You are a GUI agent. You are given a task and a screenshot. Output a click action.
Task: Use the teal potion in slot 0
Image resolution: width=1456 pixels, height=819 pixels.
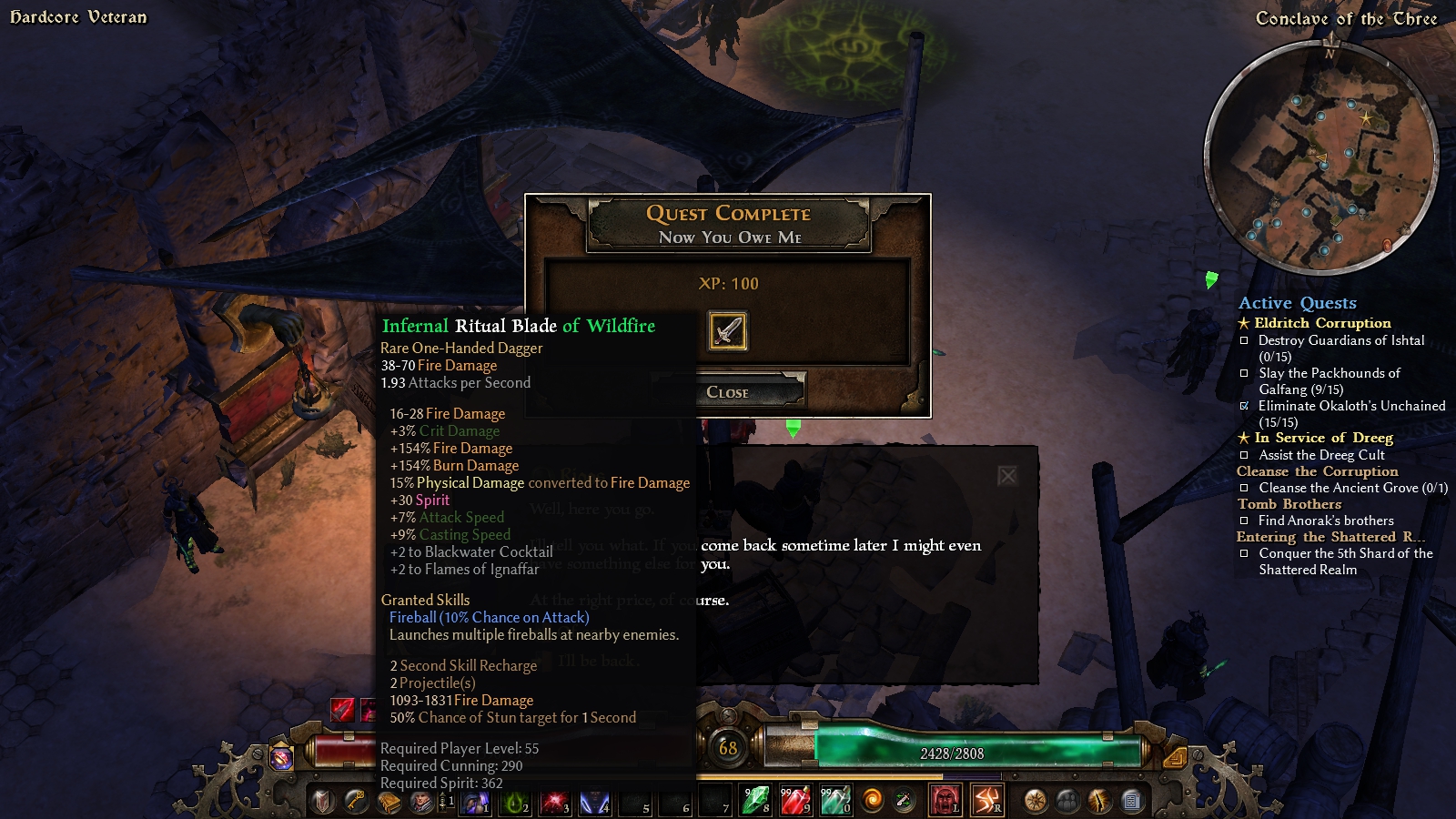[835, 801]
